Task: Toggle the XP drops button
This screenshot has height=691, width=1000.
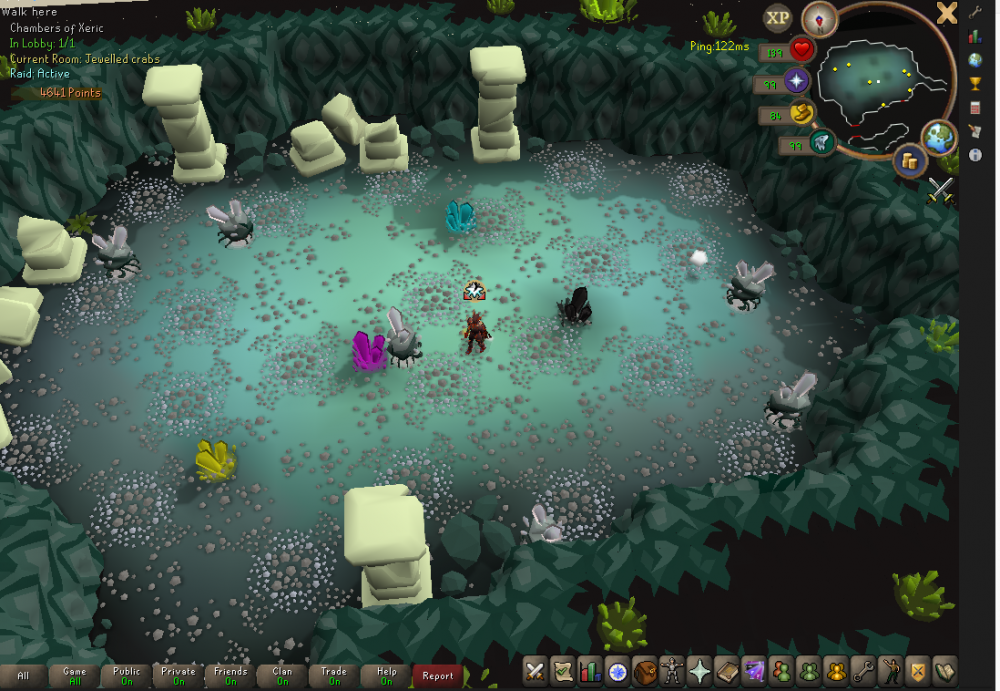Action: [778, 17]
